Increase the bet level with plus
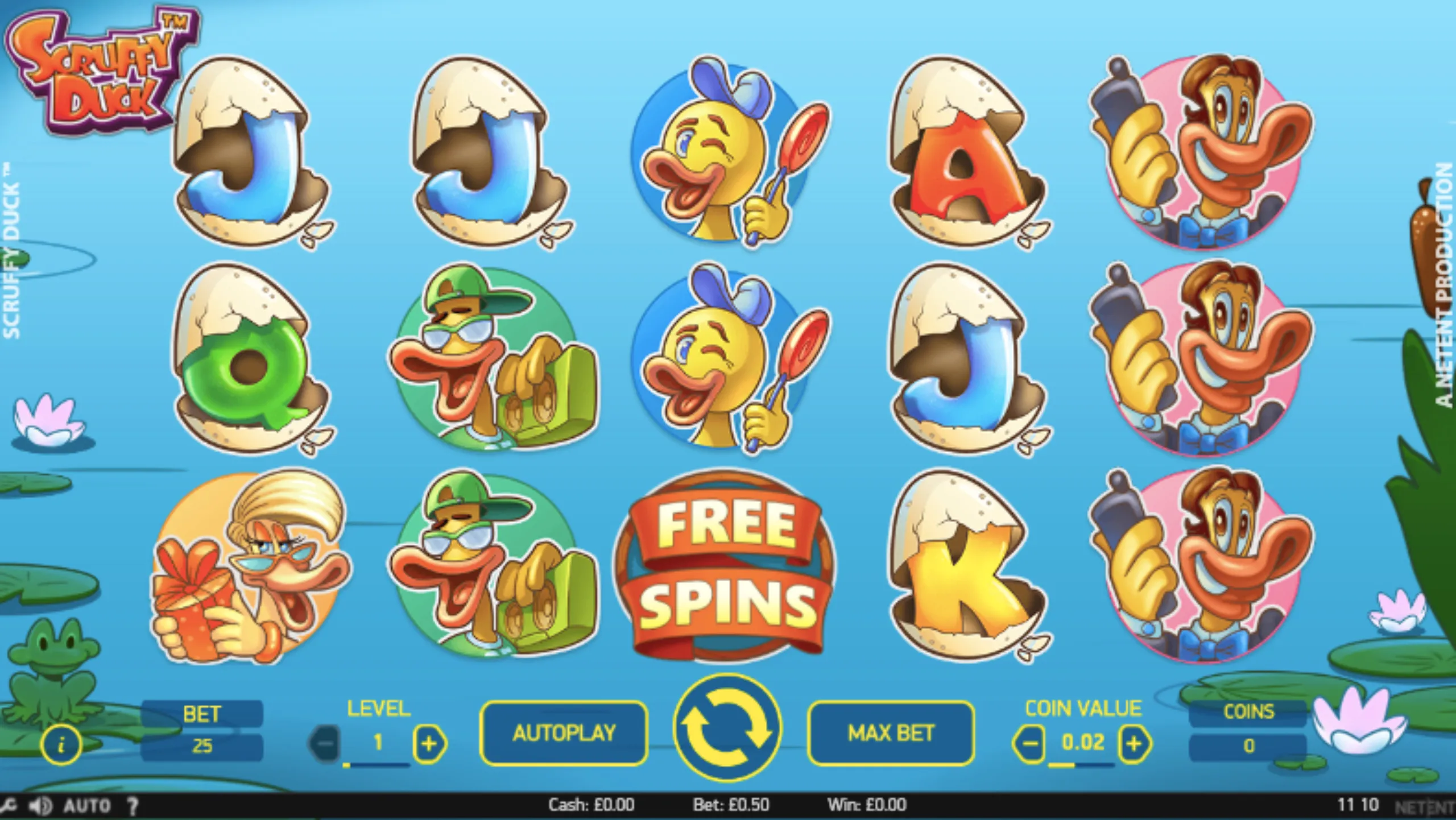The image size is (1456, 820). click(429, 743)
